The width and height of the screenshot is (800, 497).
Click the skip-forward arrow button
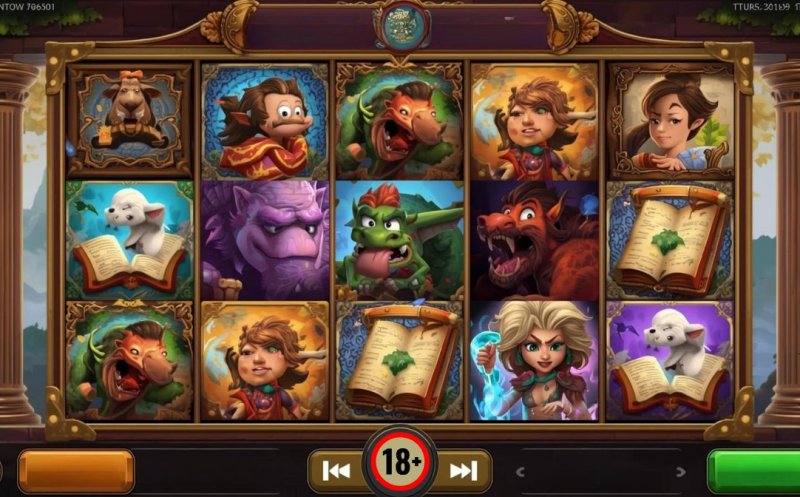pos(463,471)
